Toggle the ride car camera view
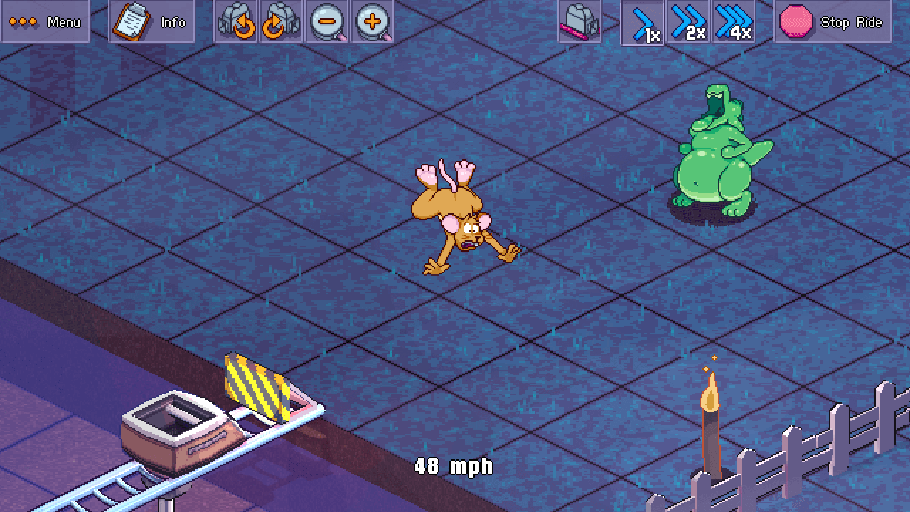Screen dimensions: 910x512 (579, 21)
